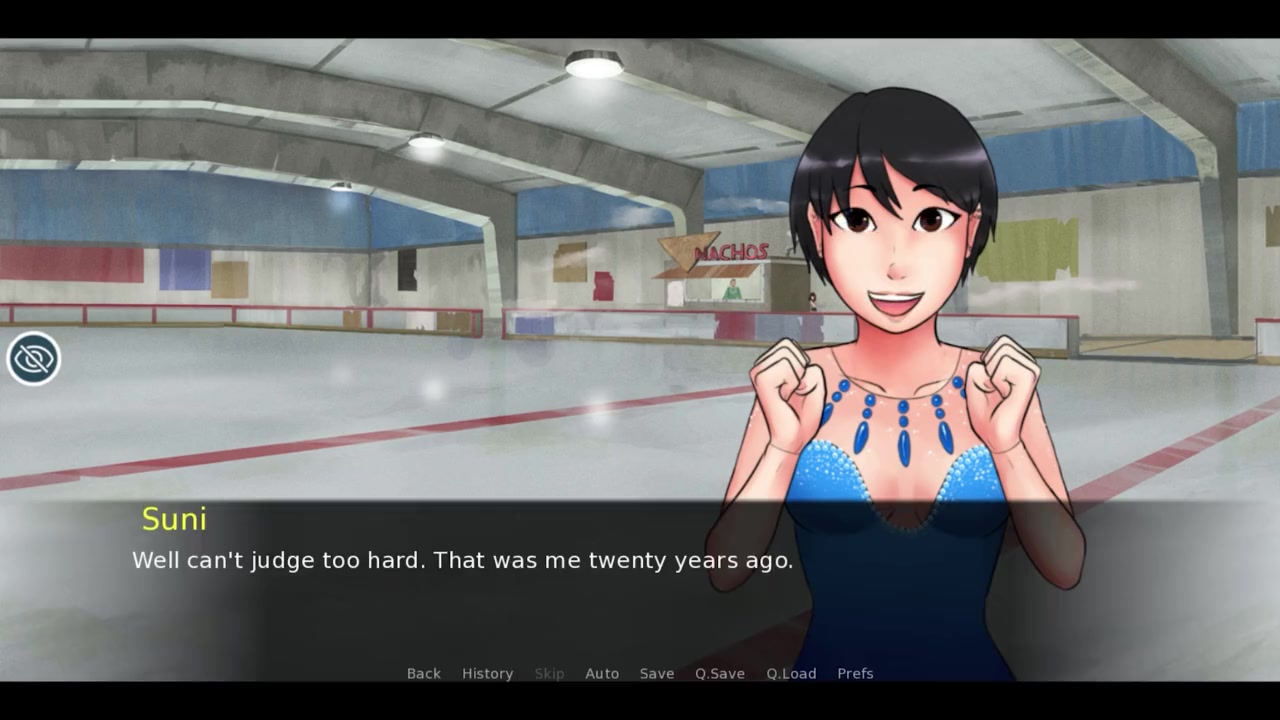Hide the interface with the crossed-eye icon
The image size is (1280, 720).
33,358
